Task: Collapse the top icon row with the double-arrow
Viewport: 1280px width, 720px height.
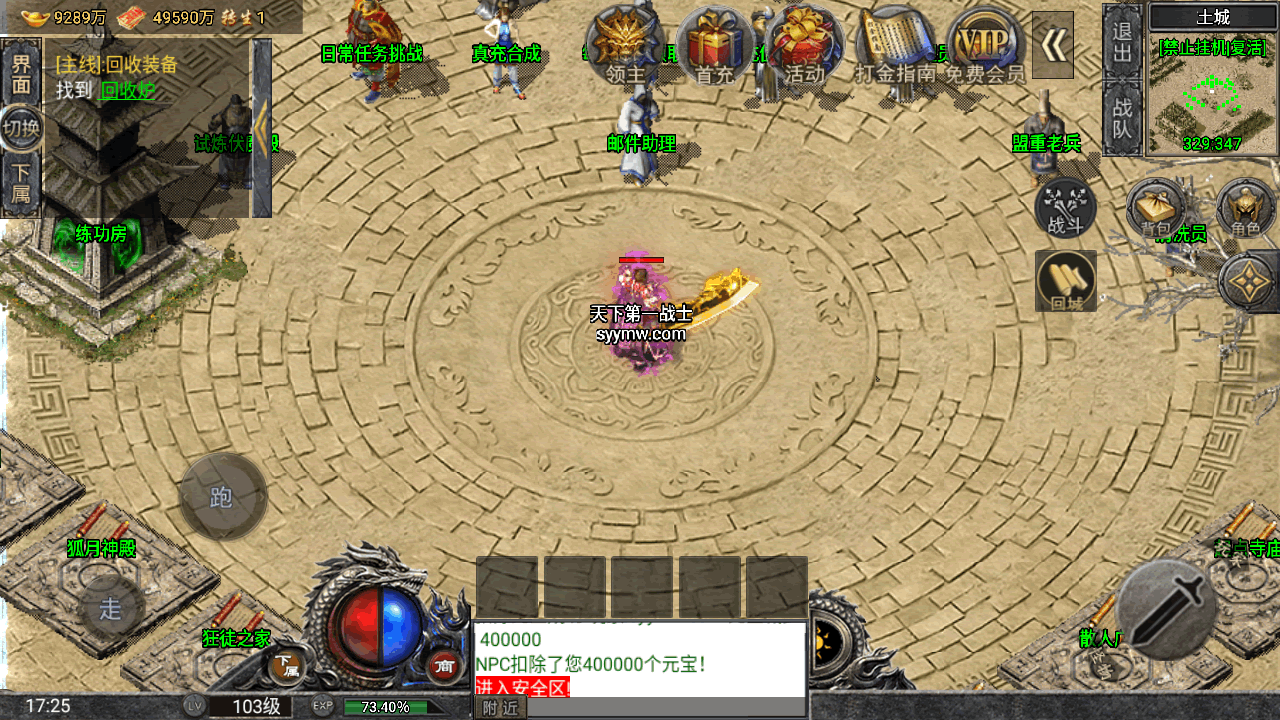Action: point(1053,44)
